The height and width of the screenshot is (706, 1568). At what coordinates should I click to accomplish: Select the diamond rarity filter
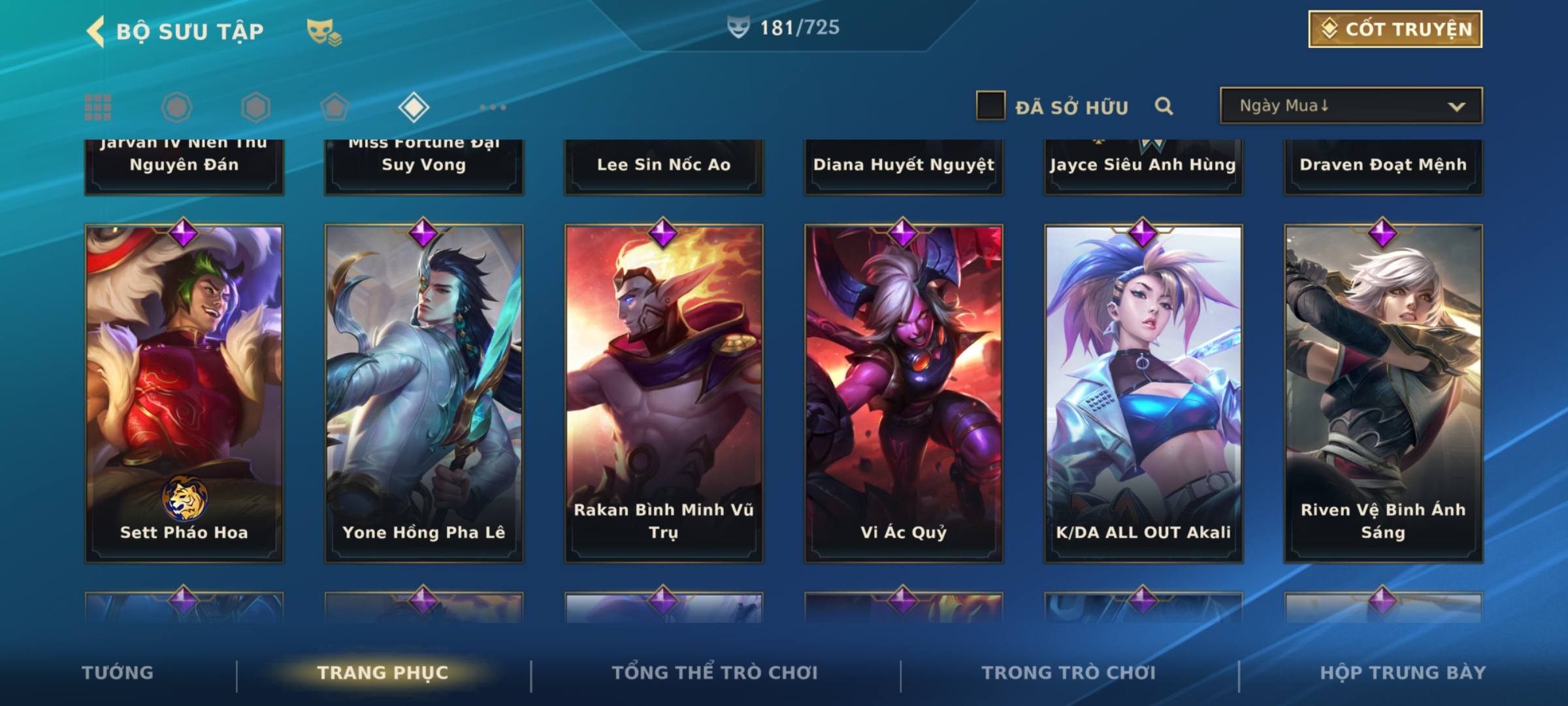(414, 107)
